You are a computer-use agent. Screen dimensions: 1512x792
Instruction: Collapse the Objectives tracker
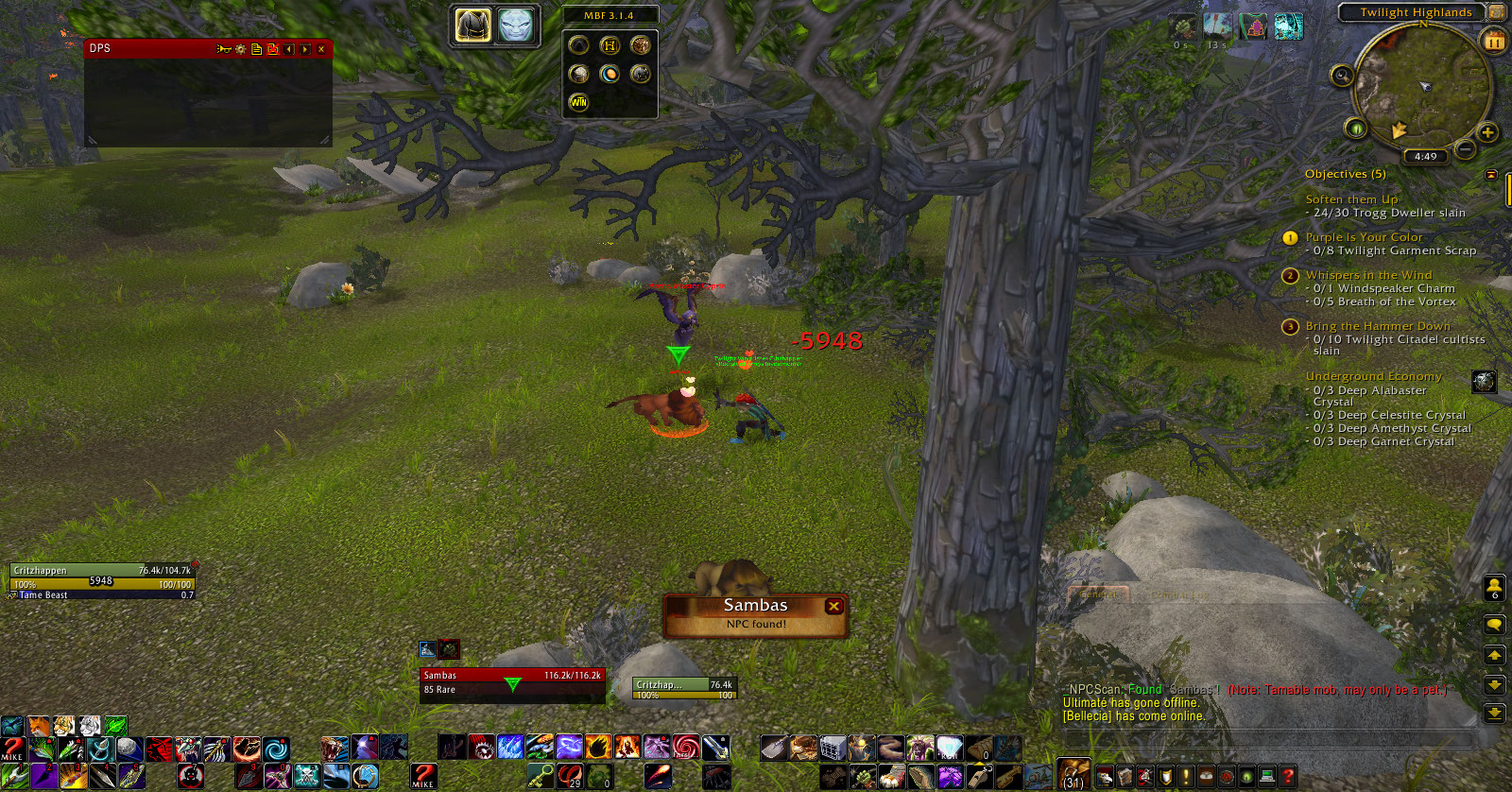[x=1491, y=175]
